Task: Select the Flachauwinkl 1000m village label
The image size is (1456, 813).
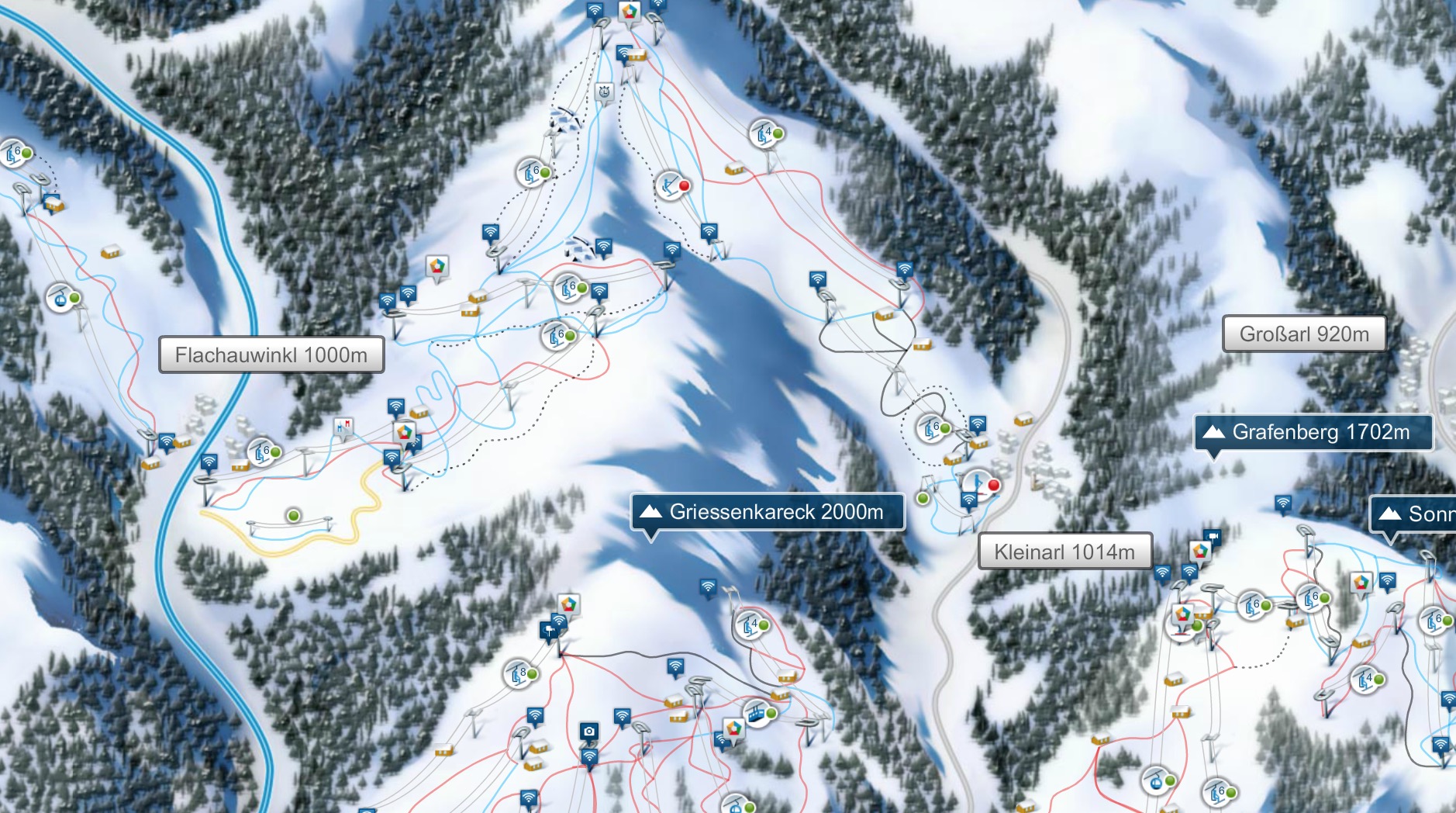Action: 271,355
